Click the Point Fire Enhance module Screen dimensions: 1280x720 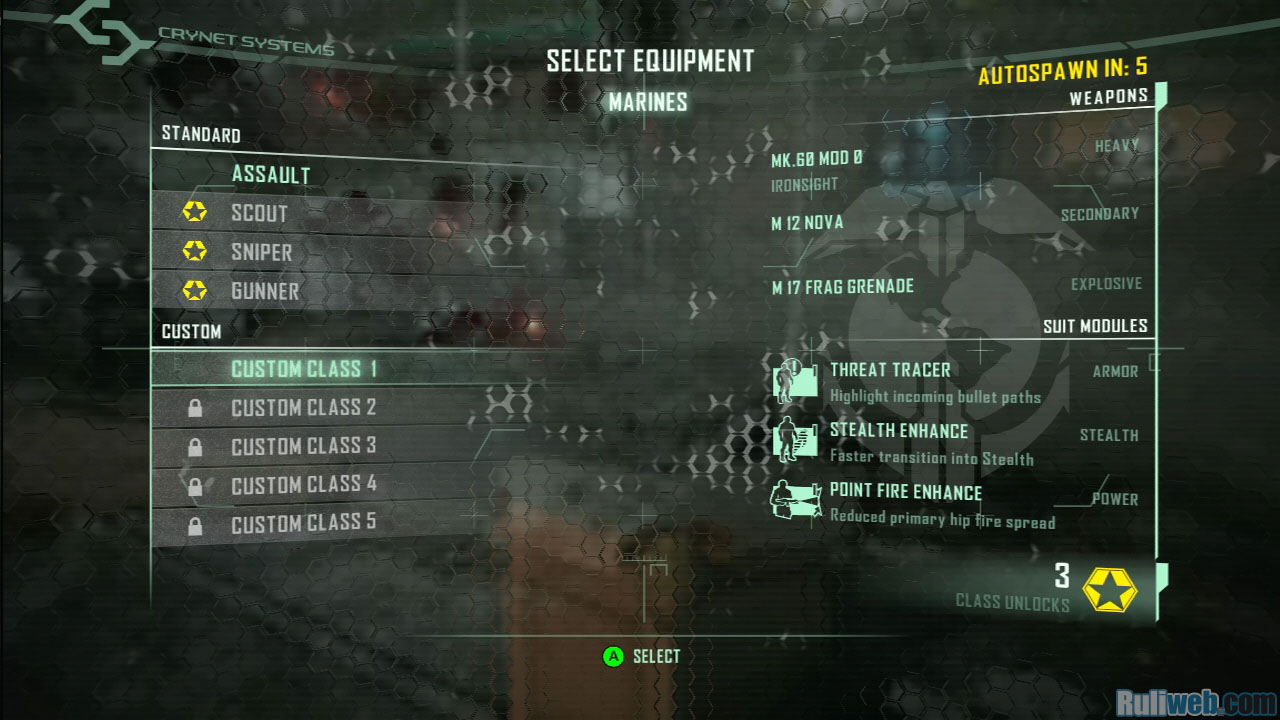pos(905,492)
